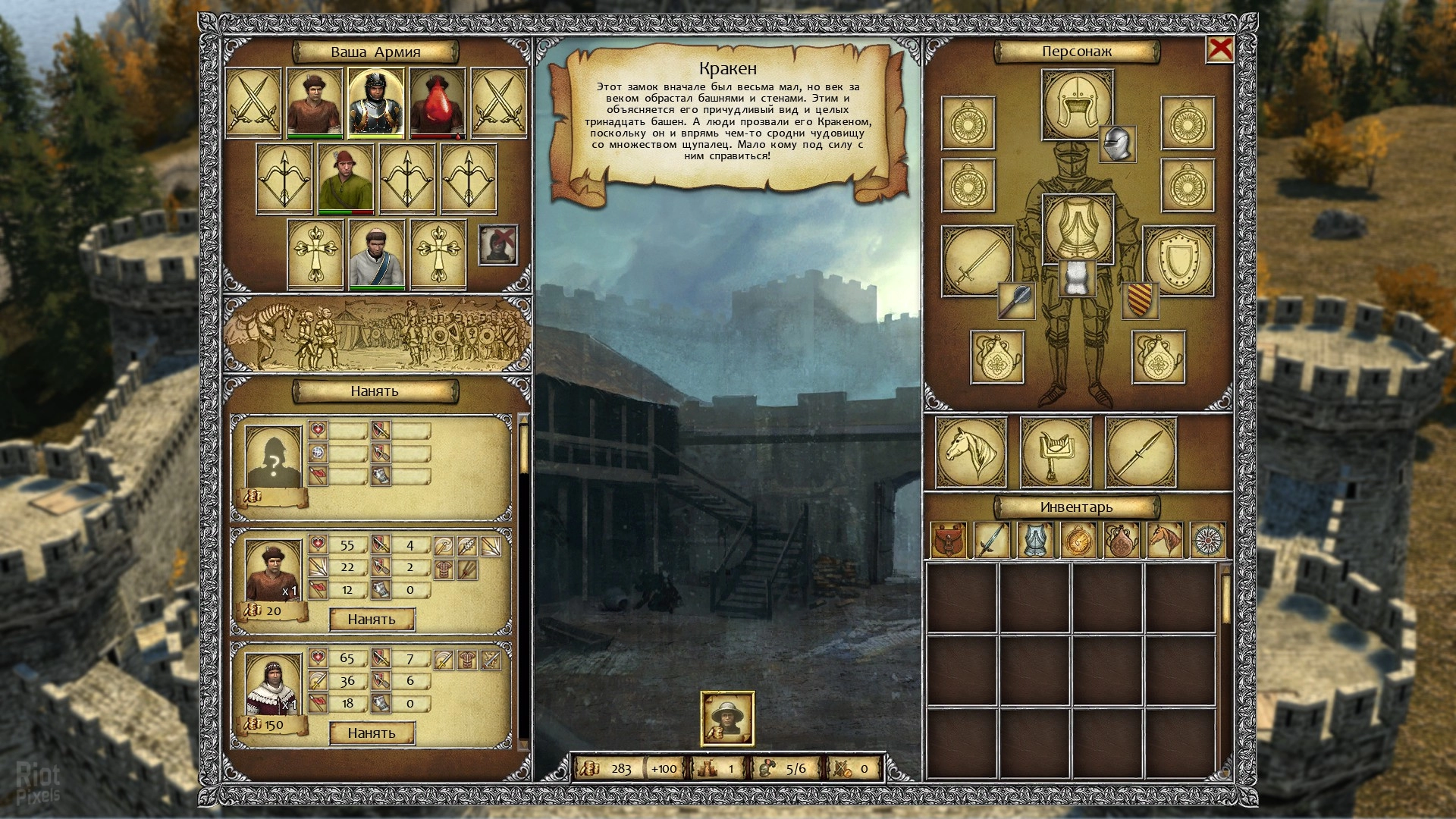Open the horse mount slot

click(971, 452)
